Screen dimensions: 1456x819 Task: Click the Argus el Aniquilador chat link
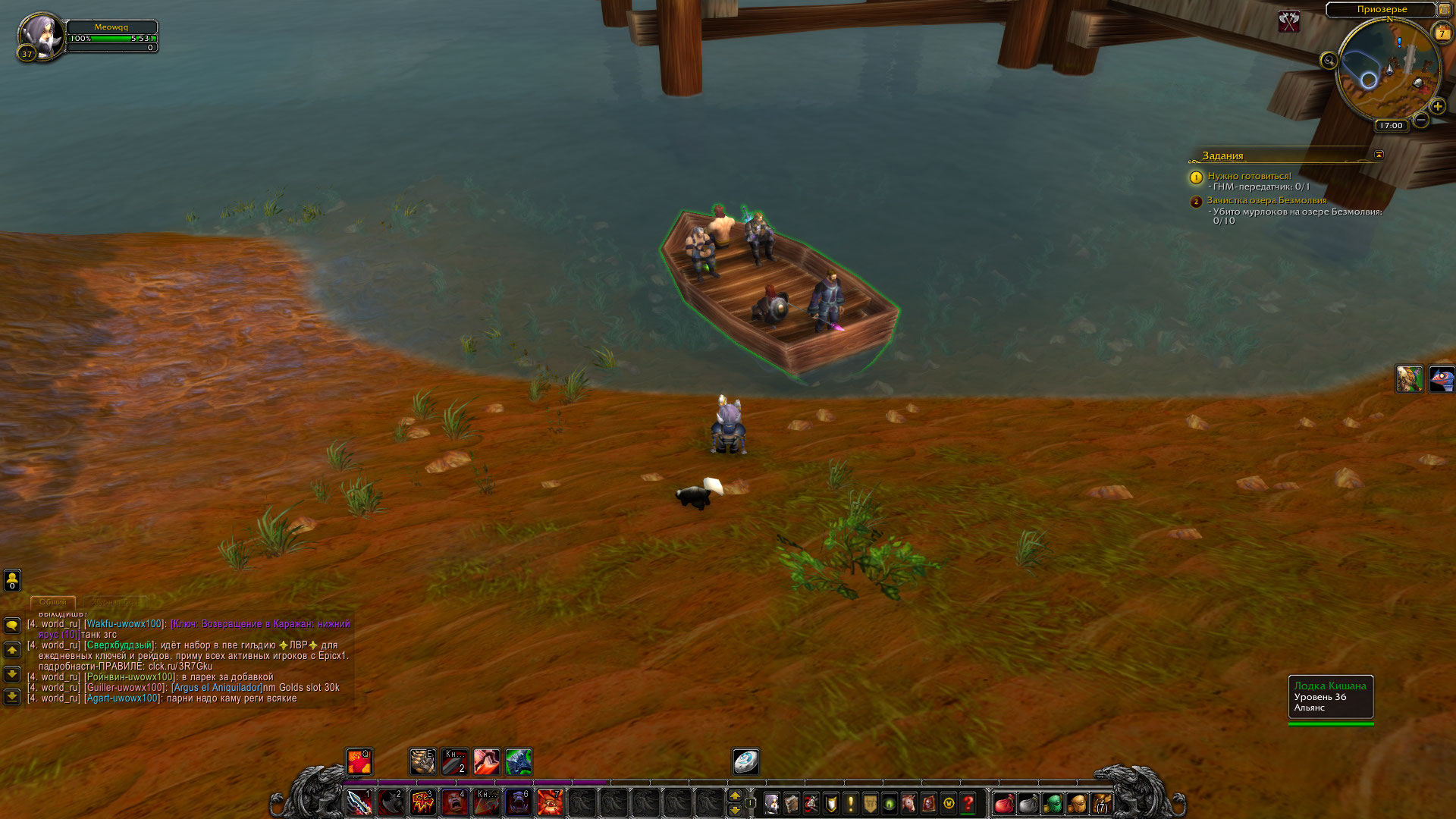[216, 688]
